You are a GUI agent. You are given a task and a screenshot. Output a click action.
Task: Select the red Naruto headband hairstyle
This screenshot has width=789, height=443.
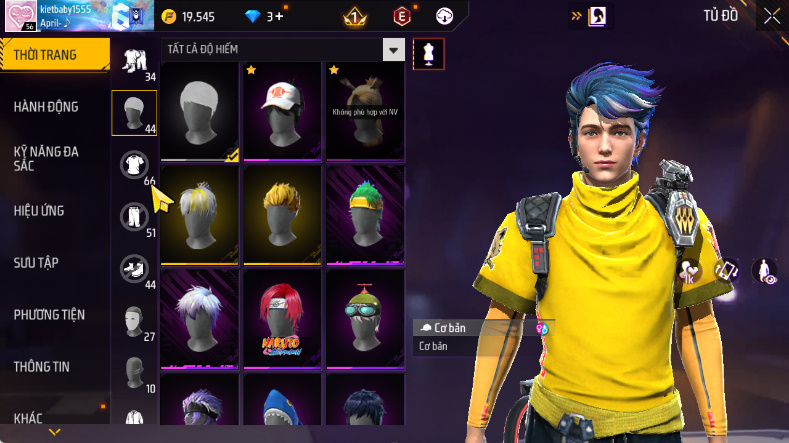(281, 316)
